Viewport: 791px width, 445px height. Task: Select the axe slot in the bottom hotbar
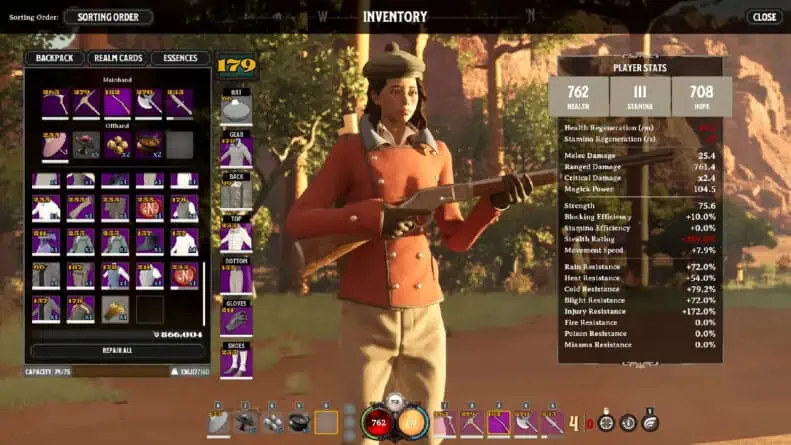point(523,422)
